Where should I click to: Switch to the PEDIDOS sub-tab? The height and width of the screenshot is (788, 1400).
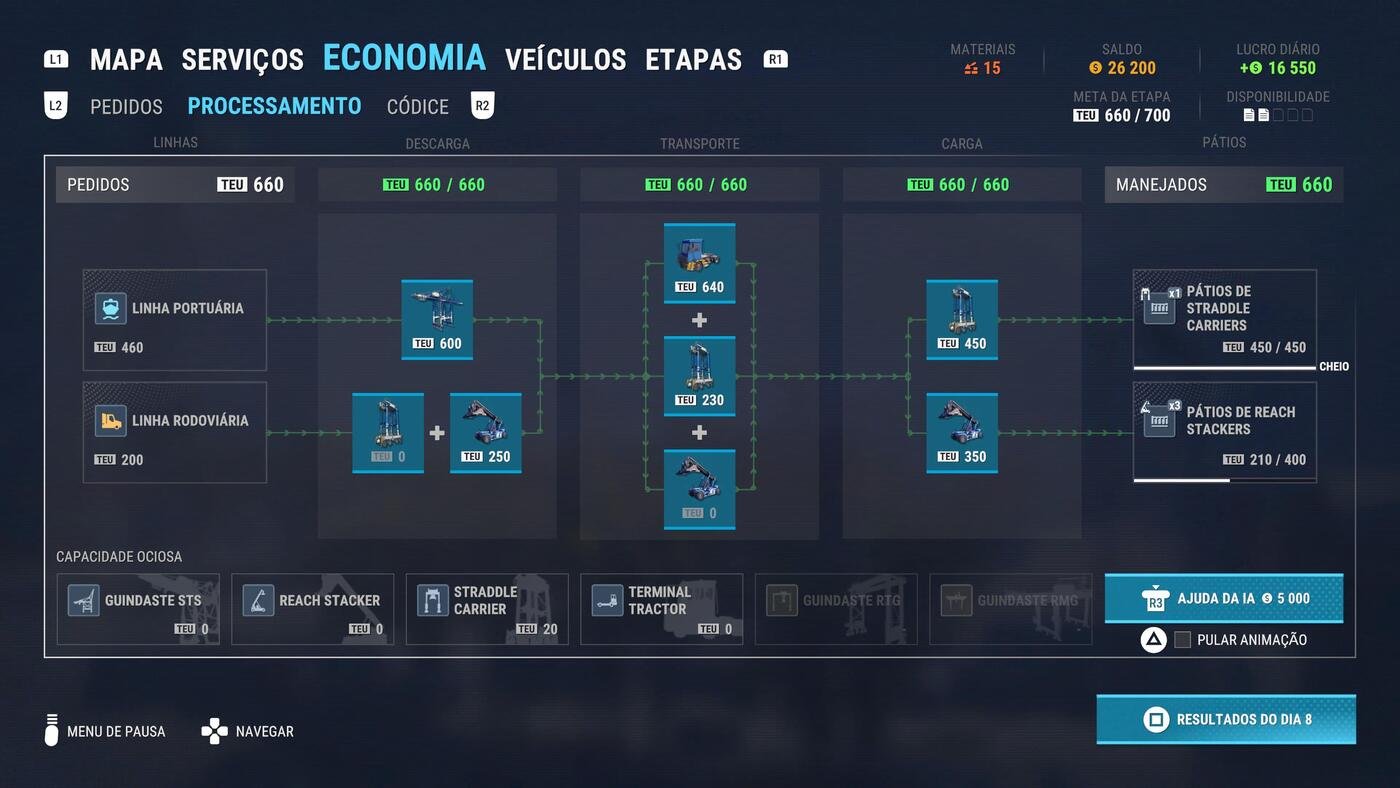coord(126,106)
